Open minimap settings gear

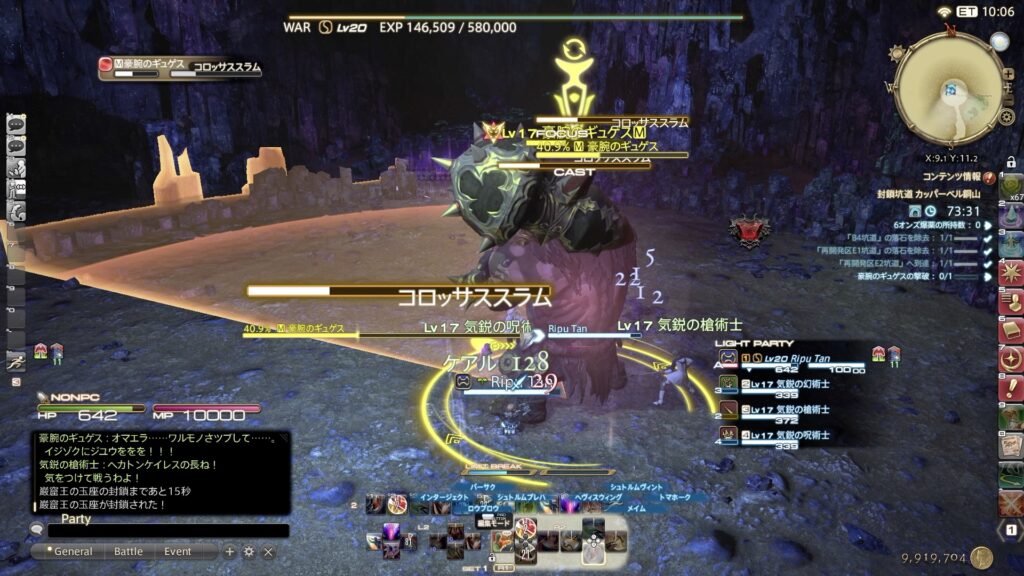pyautogui.click(x=1007, y=117)
